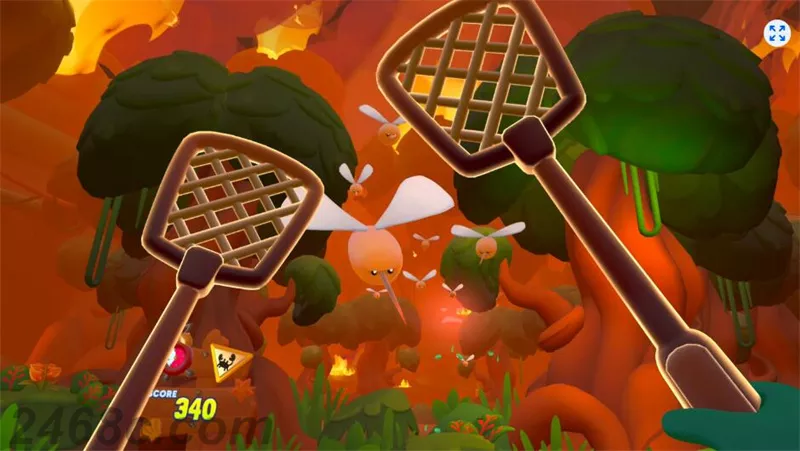Expand the view with the fullscreen arrows button
800x451 pixels.
[x=777, y=32]
